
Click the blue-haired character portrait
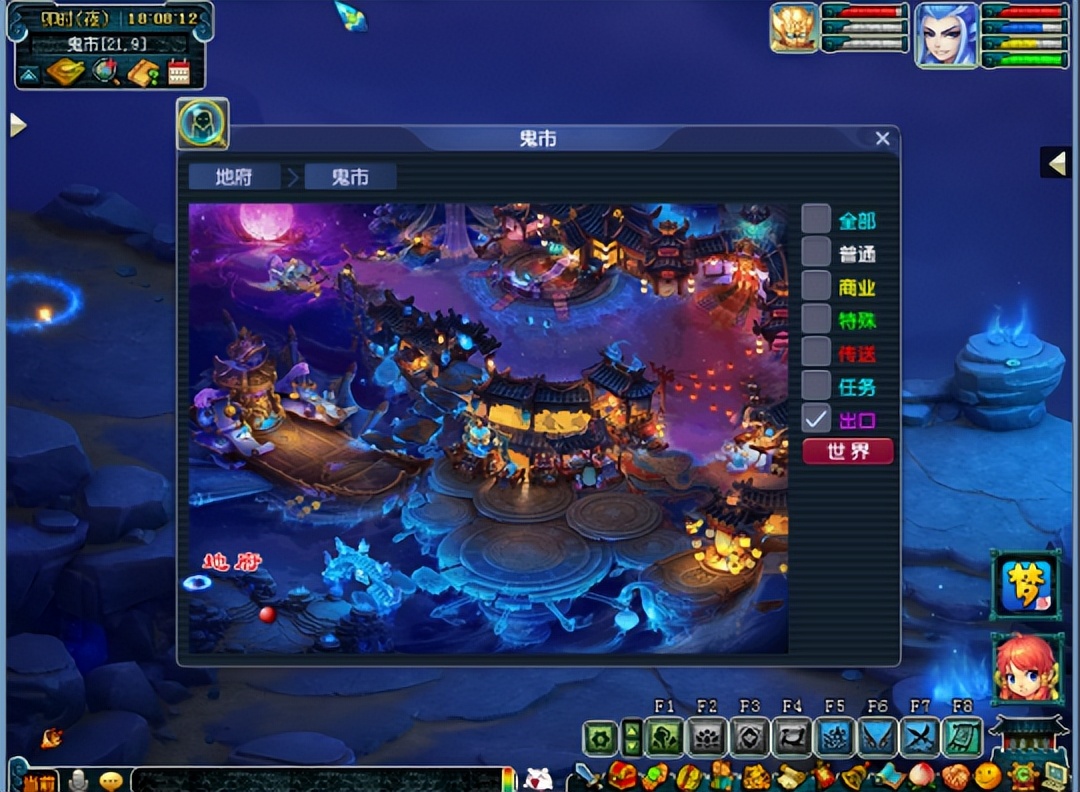946,35
